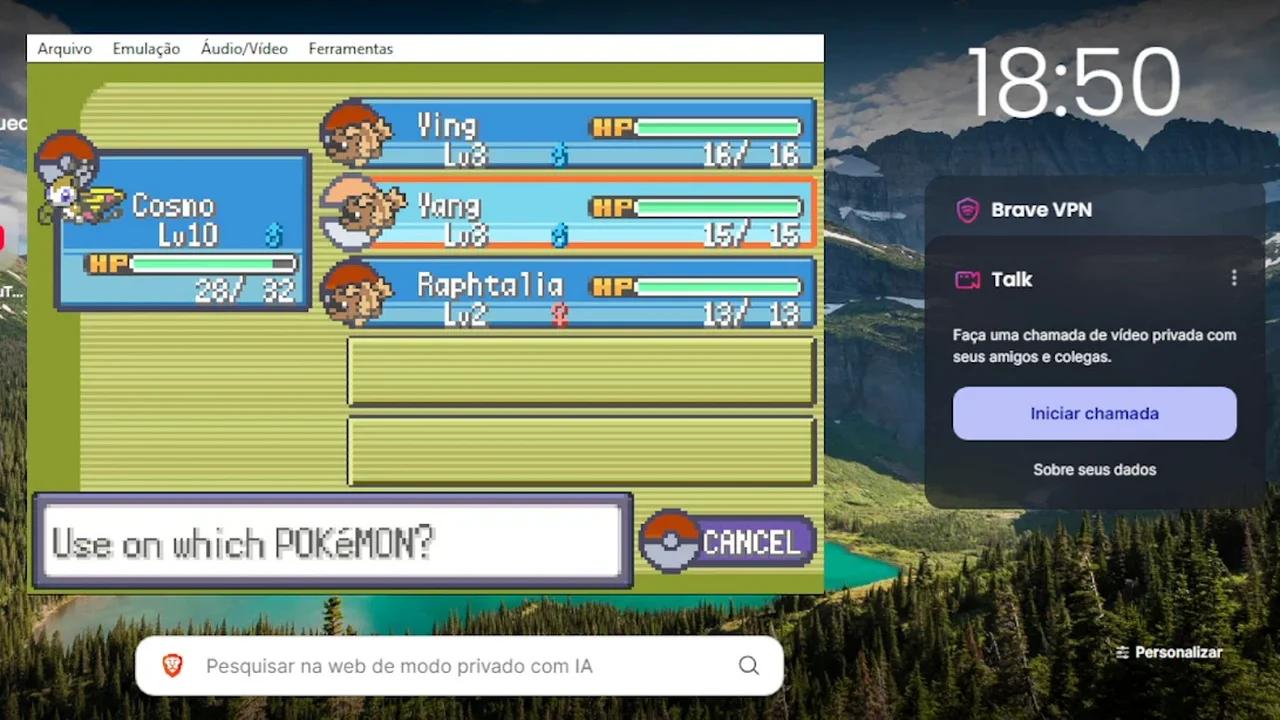The image size is (1280, 720).
Task: Open the Emulação menu
Action: click(146, 48)
